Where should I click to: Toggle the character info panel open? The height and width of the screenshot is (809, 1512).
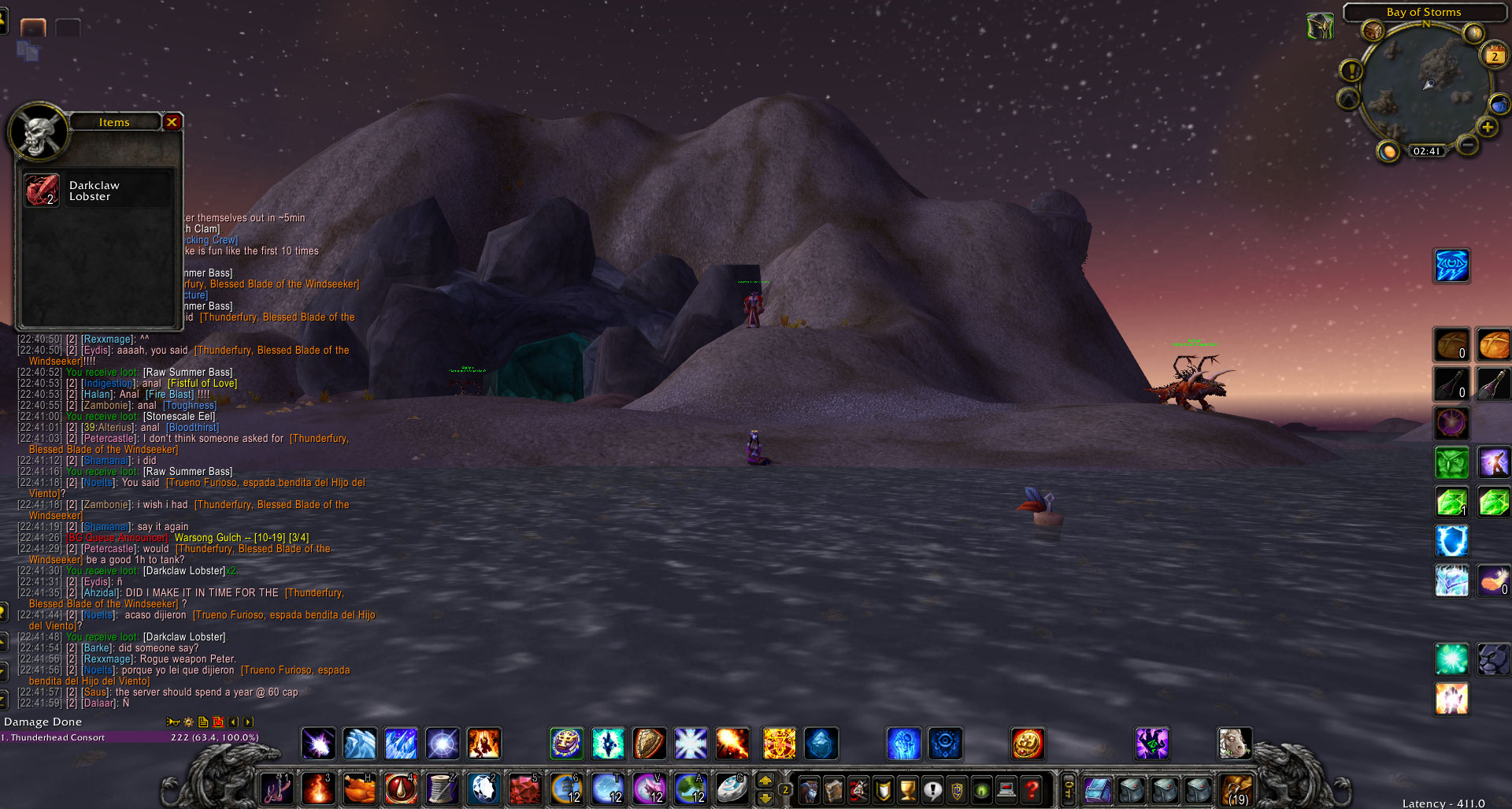(x=810, y=790)
